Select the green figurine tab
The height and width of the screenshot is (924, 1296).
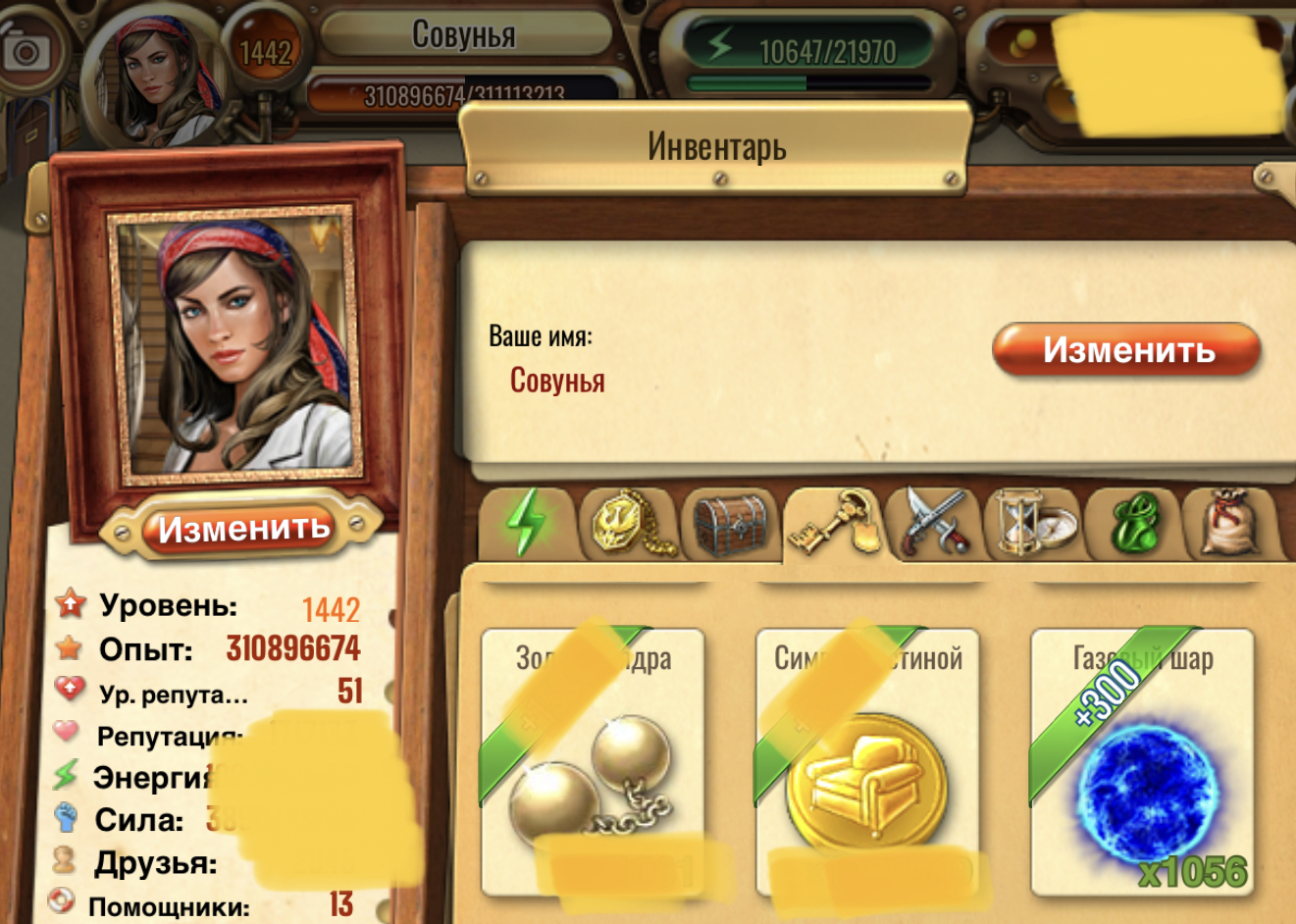click(x=1136, y=525)
